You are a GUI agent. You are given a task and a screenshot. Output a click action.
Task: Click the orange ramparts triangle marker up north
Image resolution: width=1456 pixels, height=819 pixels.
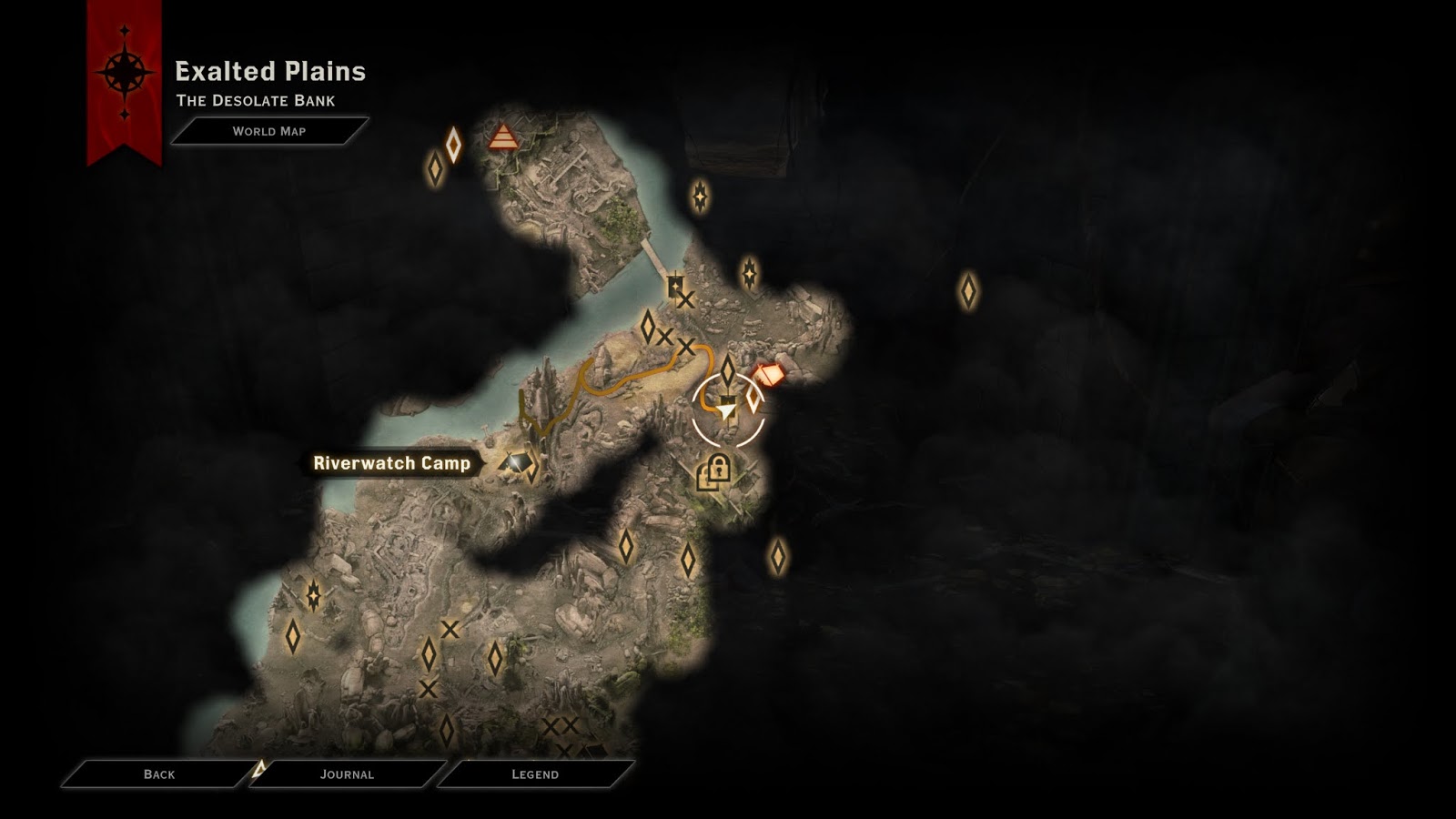click(503, 136)
